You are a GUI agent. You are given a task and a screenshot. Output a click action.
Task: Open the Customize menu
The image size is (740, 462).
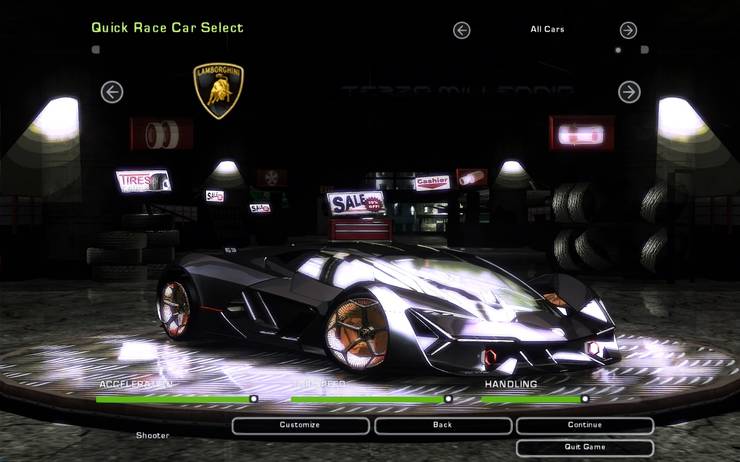(300, 425)
